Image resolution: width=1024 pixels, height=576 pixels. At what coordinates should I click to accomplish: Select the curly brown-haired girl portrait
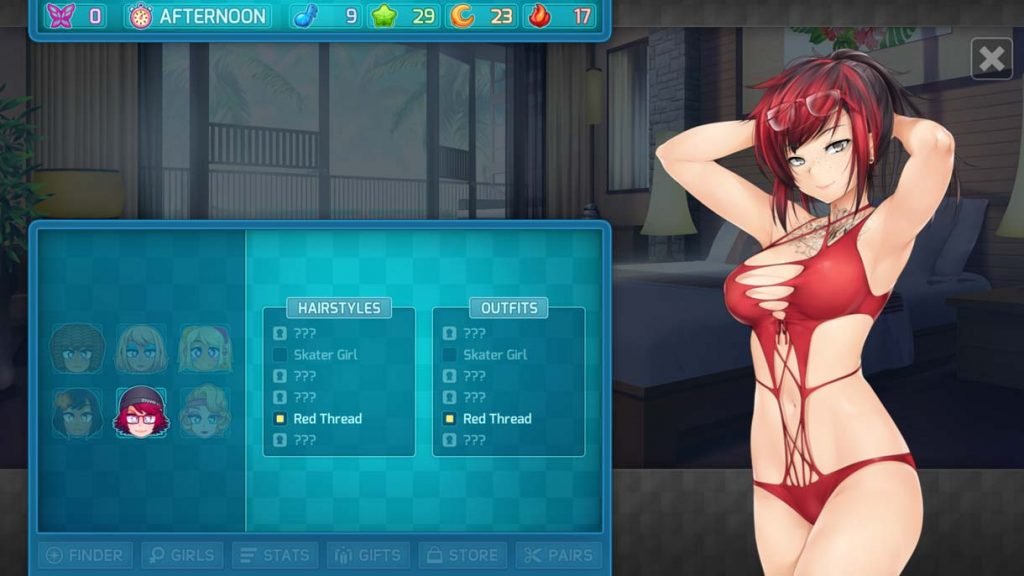click(x=77, y=348)
